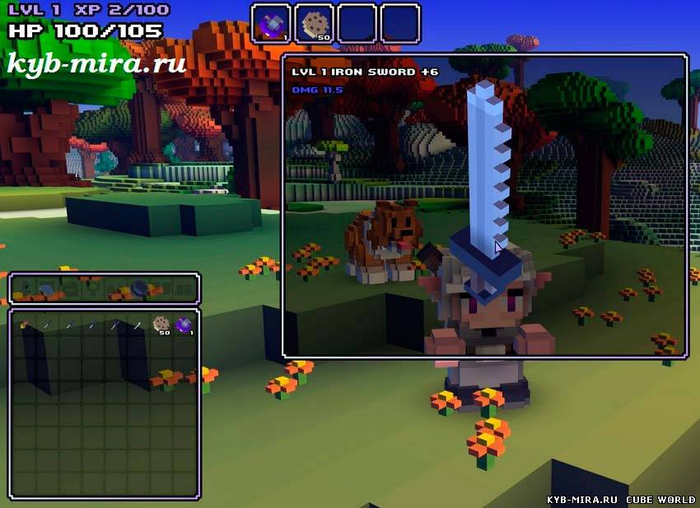
Task: Use the purple item in the top hotbar
Action: point(271,23)
